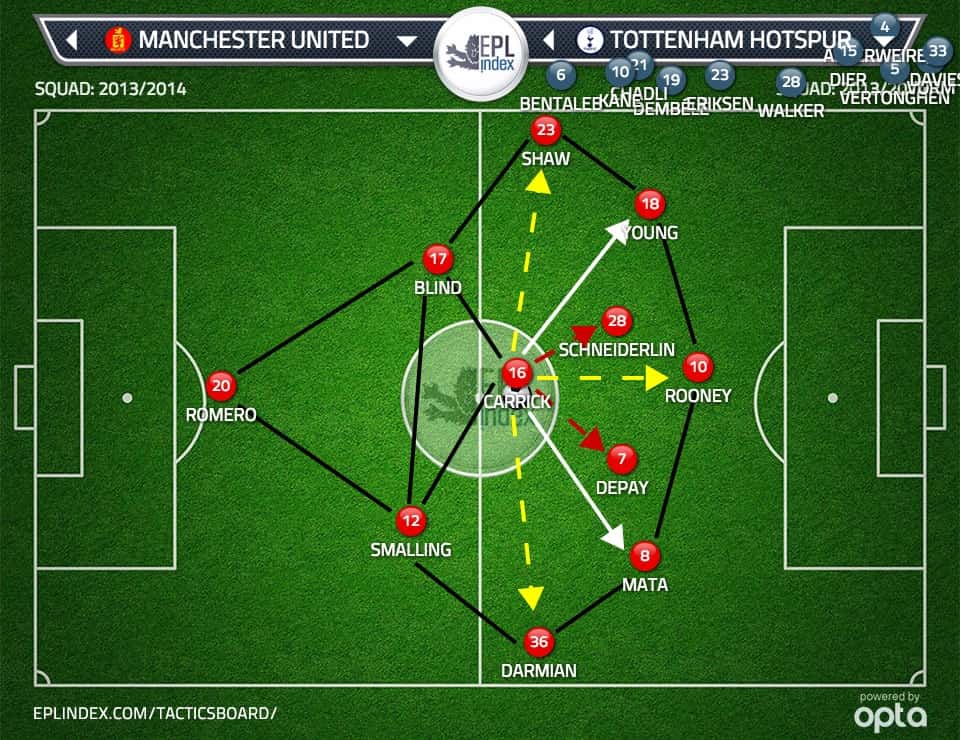Select Blind's number 17 token
The width and height of the screenshot is (960, 740).
point(437,259)
